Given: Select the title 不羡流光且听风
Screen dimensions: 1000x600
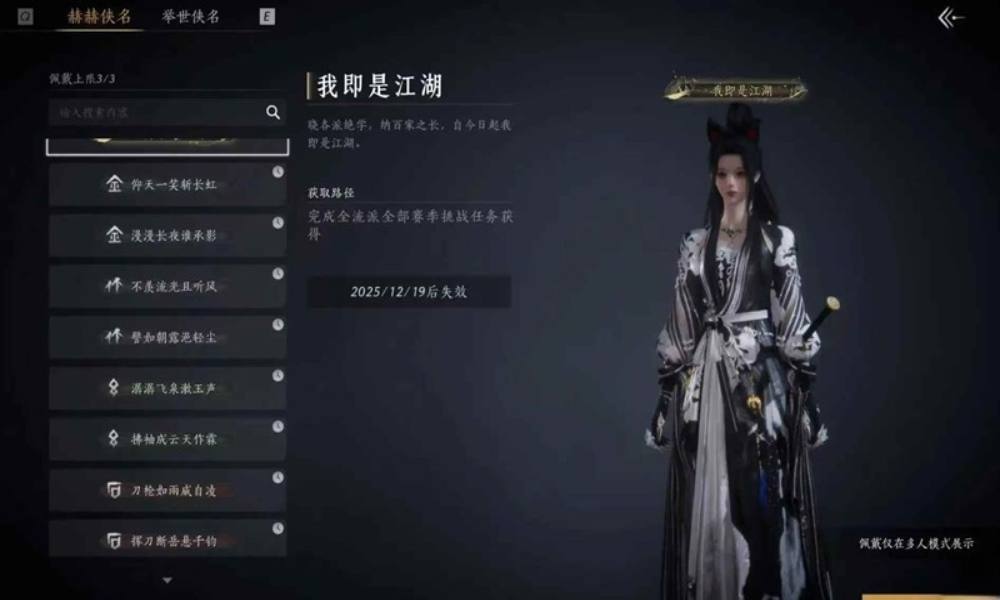Looking at the screenshot, I should tap(168, 287).
